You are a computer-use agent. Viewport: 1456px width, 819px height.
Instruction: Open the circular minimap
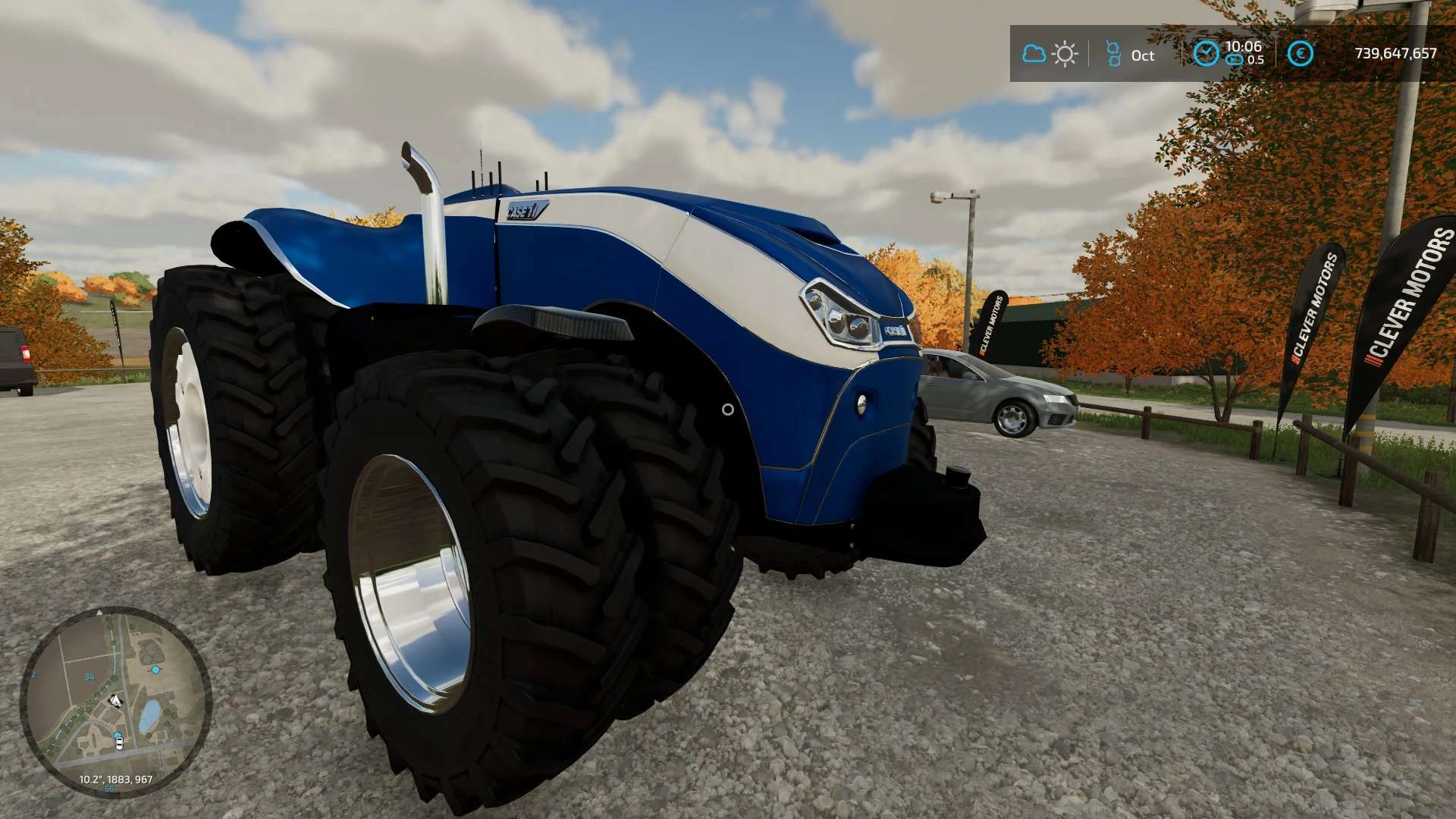pyautogui.click(x=115, y=702)
